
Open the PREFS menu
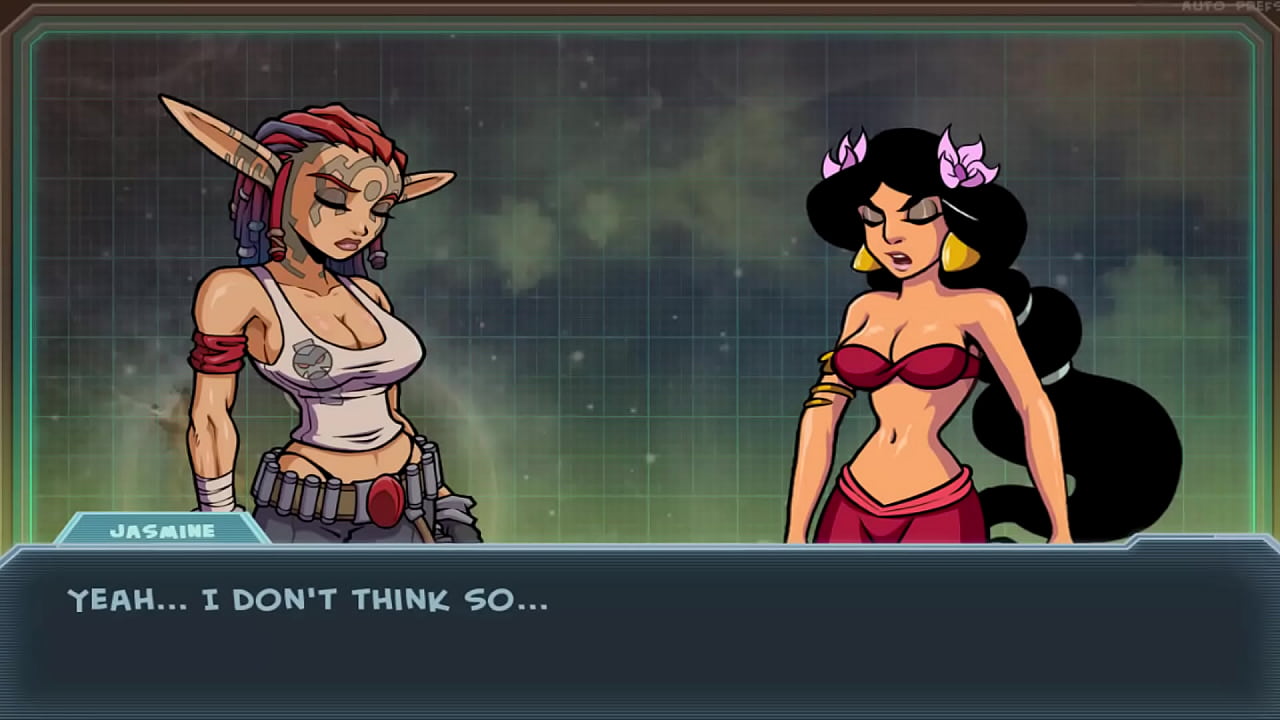[x=1255, y=7]
